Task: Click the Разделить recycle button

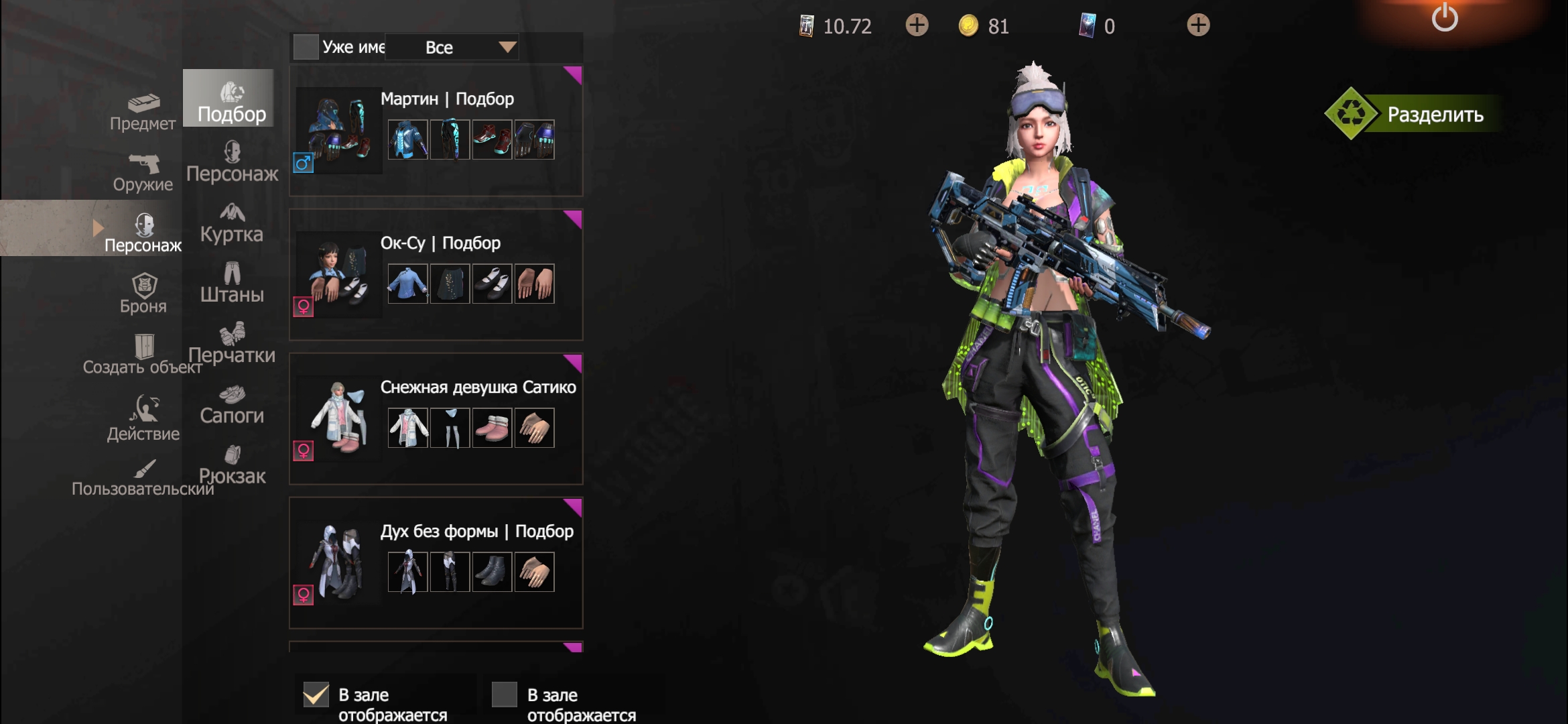Action: click(x=1413, y=114)
